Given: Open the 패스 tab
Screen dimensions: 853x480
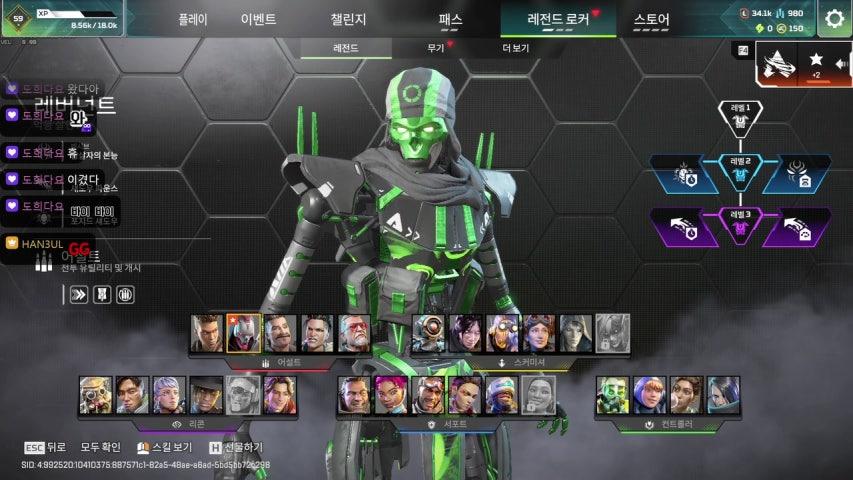Looking at the screenshot, I should (x=450, y=19).
